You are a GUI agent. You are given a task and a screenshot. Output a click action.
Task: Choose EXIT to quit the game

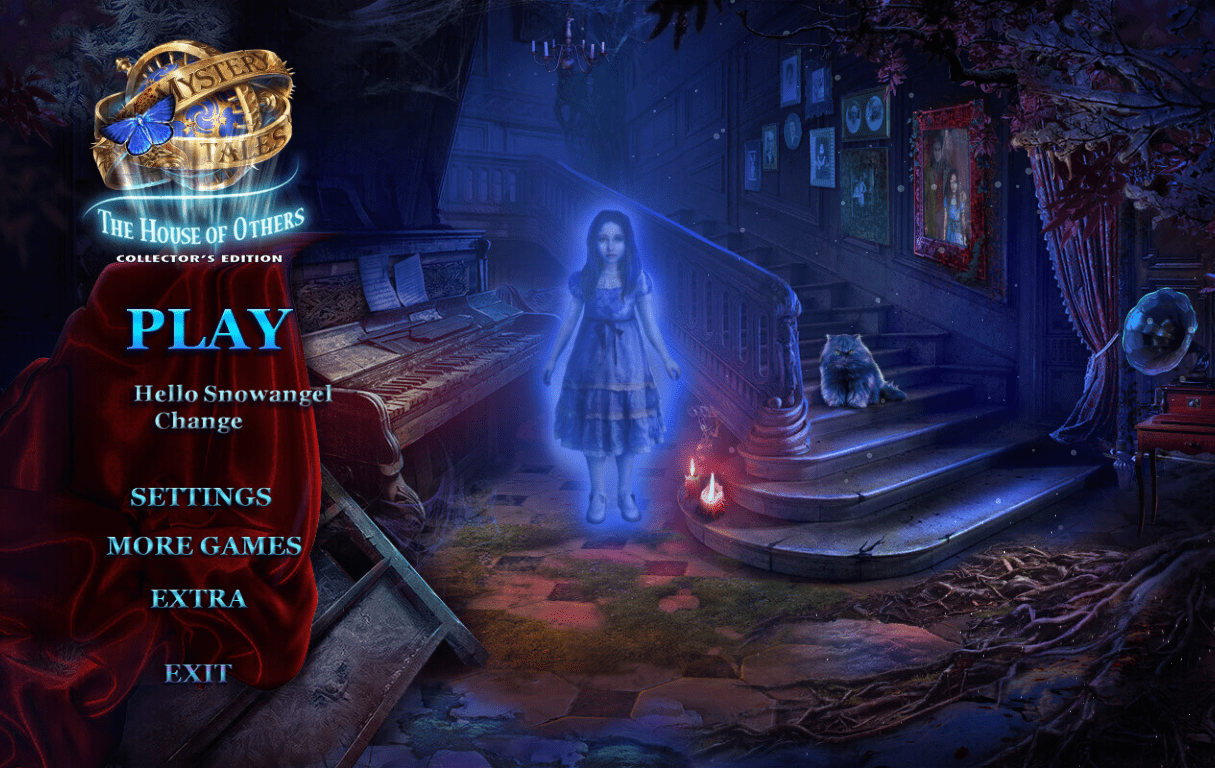point(198,673)
